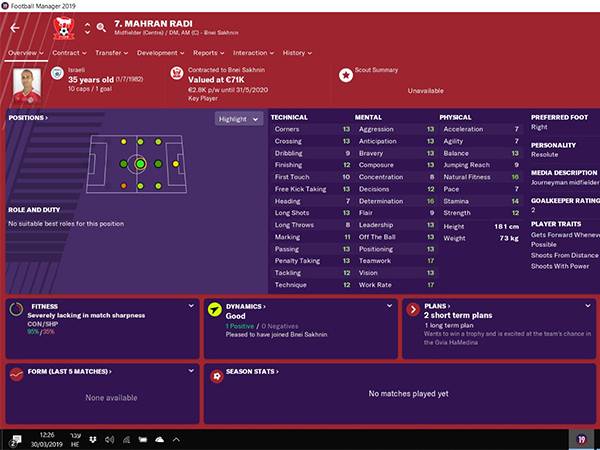Open the History menu tab
This screenshot has width=600, height=450.
tap(296, 52)
